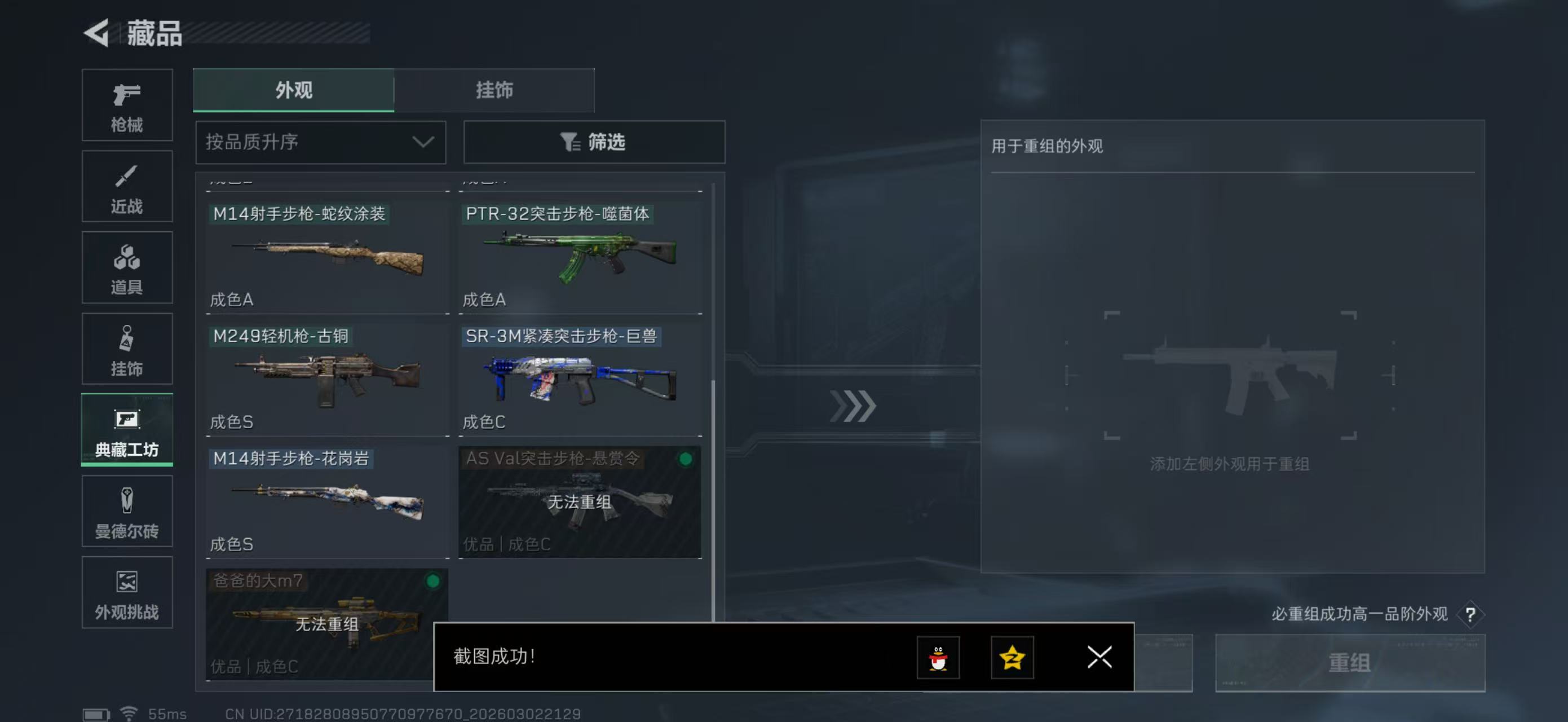Select the 典藏工坊 workshop icon
Image resolution: width=1568 pixels, height=722 pixels.
click(127, 430)
